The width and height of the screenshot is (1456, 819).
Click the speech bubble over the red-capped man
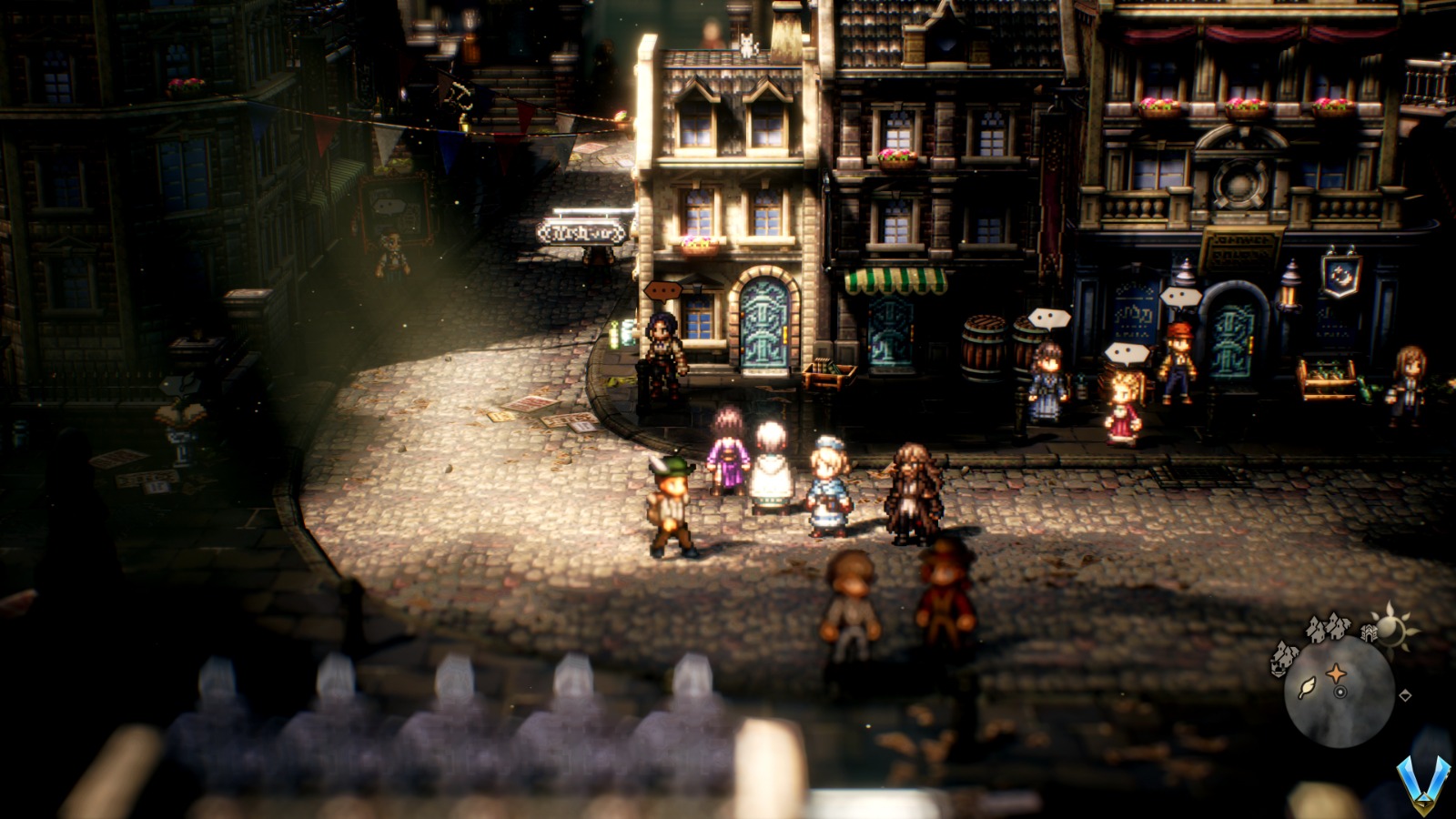pyautogui.click(x=1179, y=296)
